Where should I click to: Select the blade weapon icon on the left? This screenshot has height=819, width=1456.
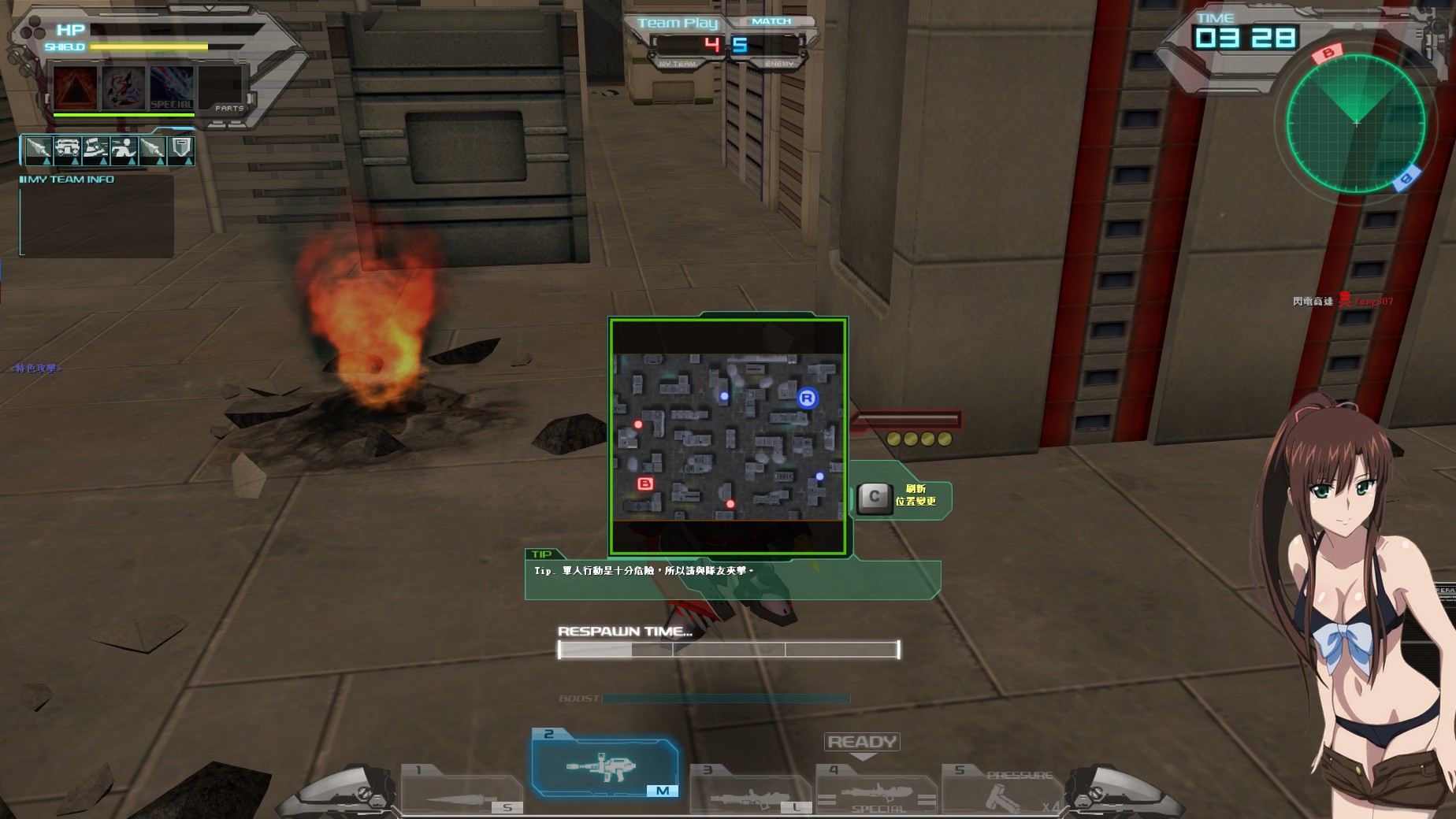pos(39,148)
